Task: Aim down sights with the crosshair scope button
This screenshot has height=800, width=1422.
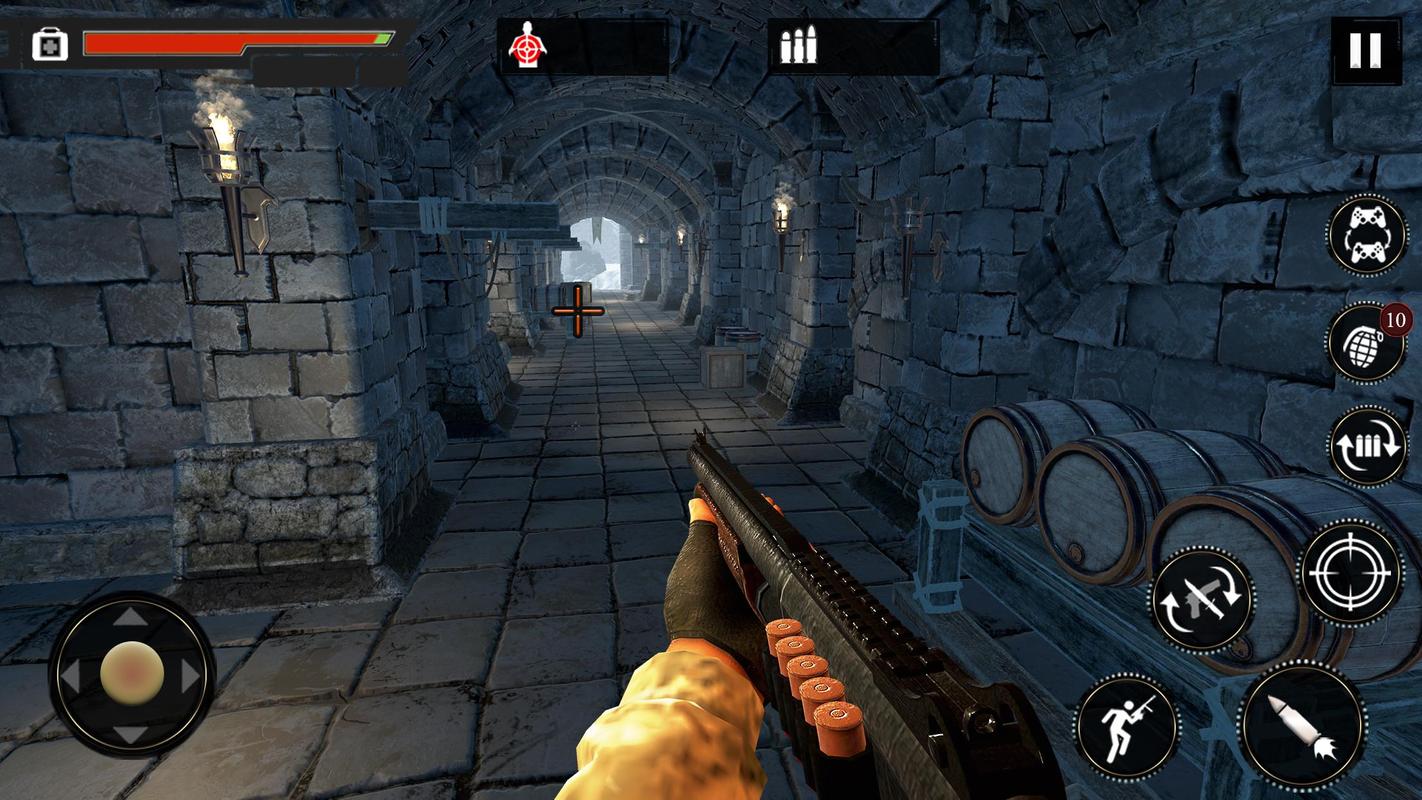Action: coord(1352,573)
